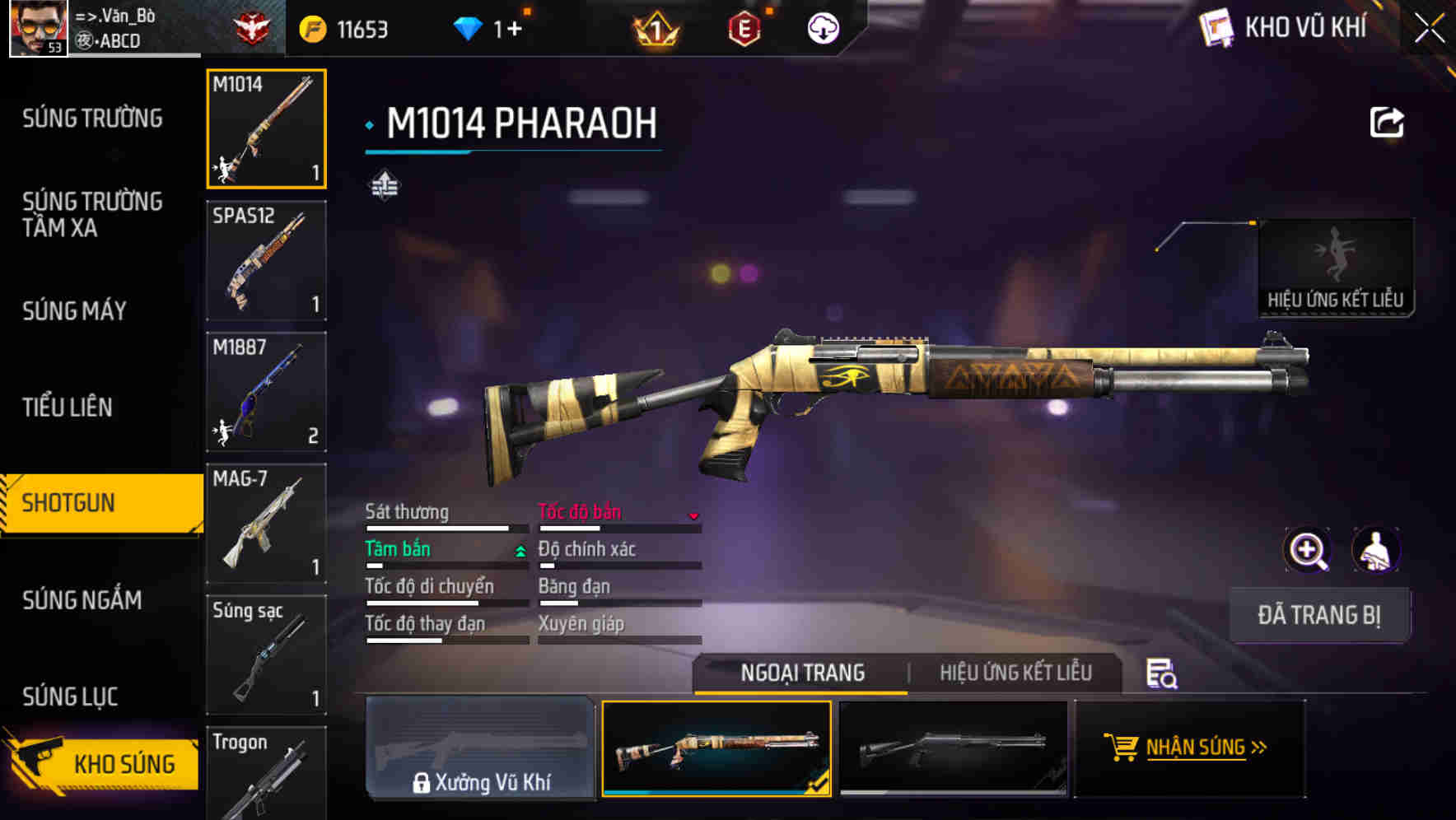Choose the MAG-7 weapon tile
This screenshot has height=820, width=1456.
coord(266,524)
